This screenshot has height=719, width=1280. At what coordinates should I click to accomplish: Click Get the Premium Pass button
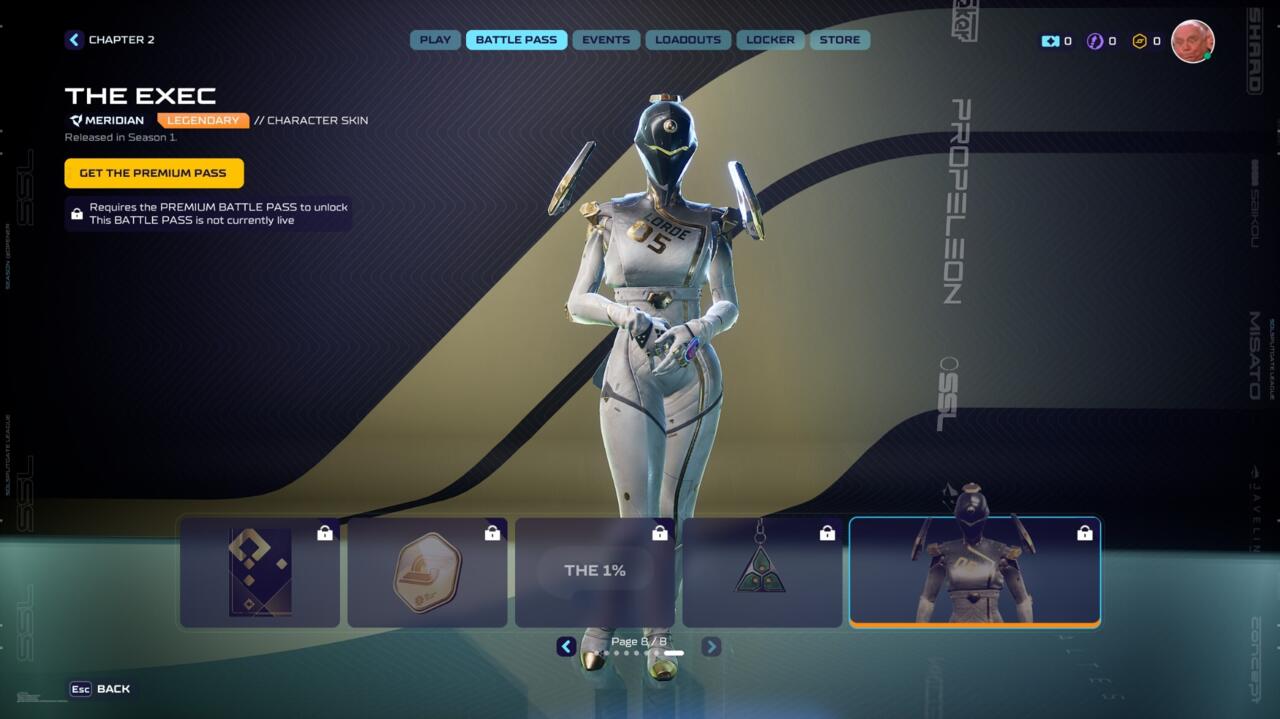153,173
